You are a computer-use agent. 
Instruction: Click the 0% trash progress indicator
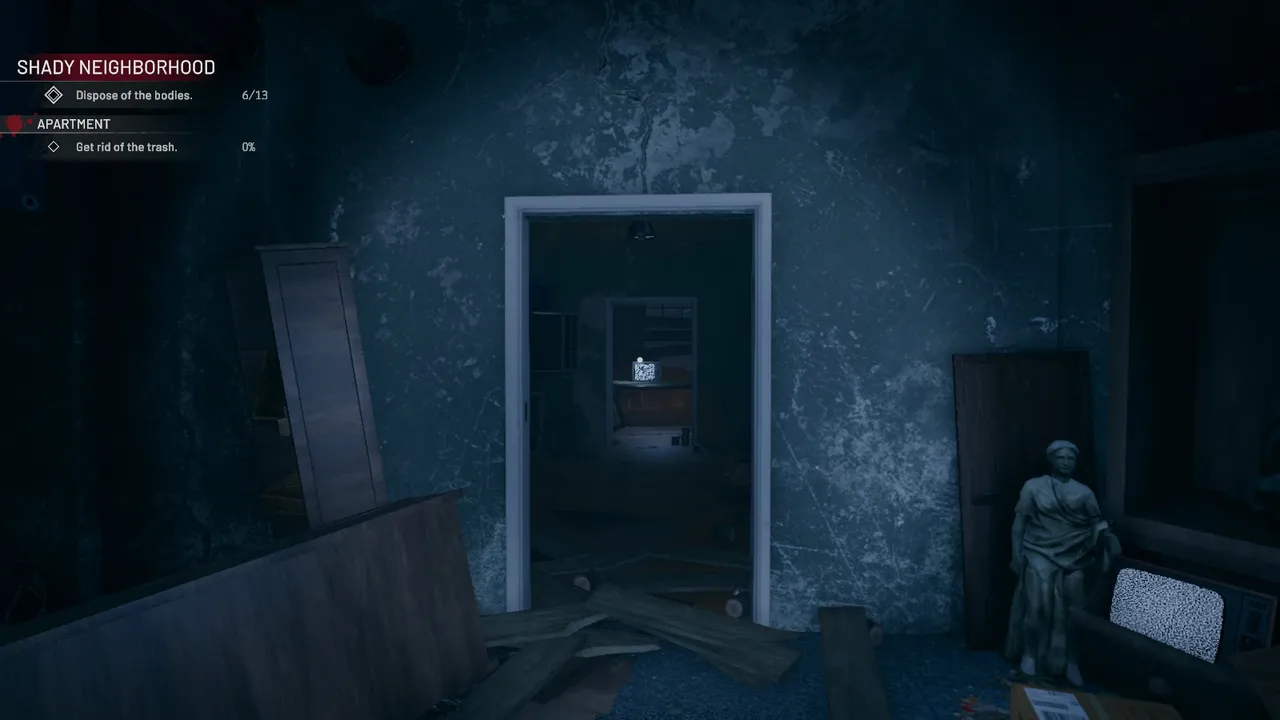[247, 147]
